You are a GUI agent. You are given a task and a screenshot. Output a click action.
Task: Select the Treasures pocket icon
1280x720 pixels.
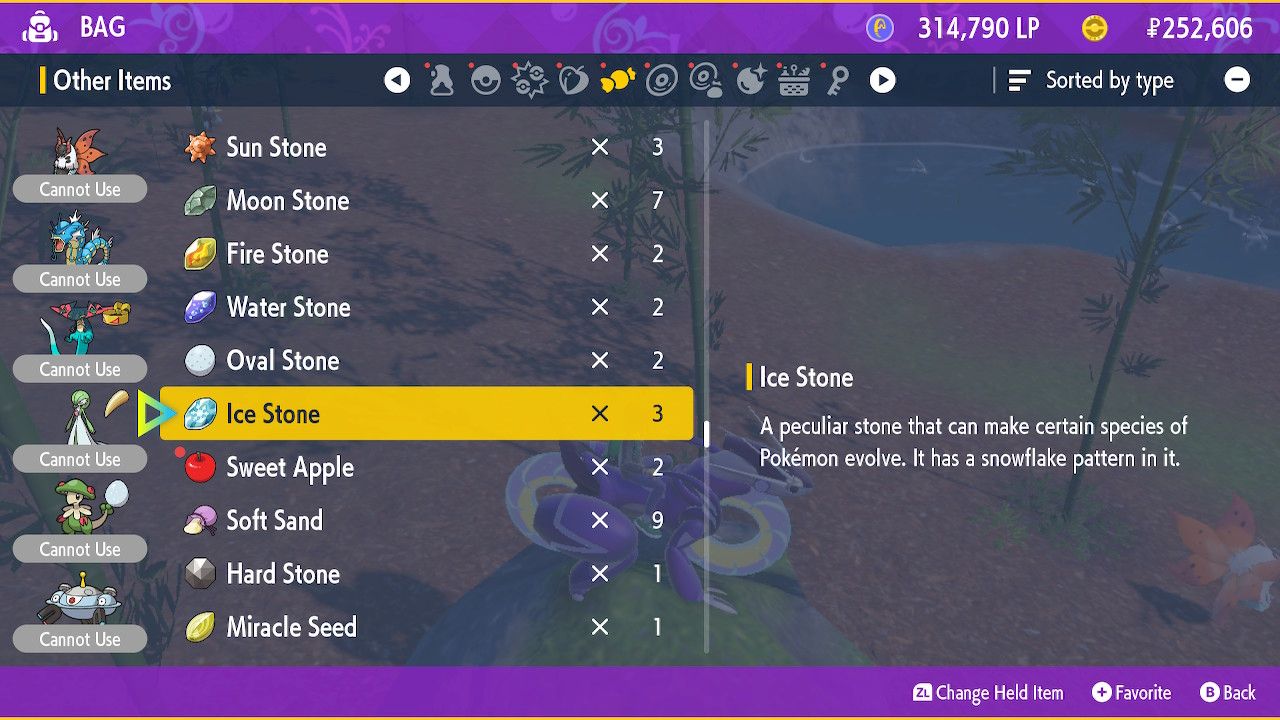[751, 80]
